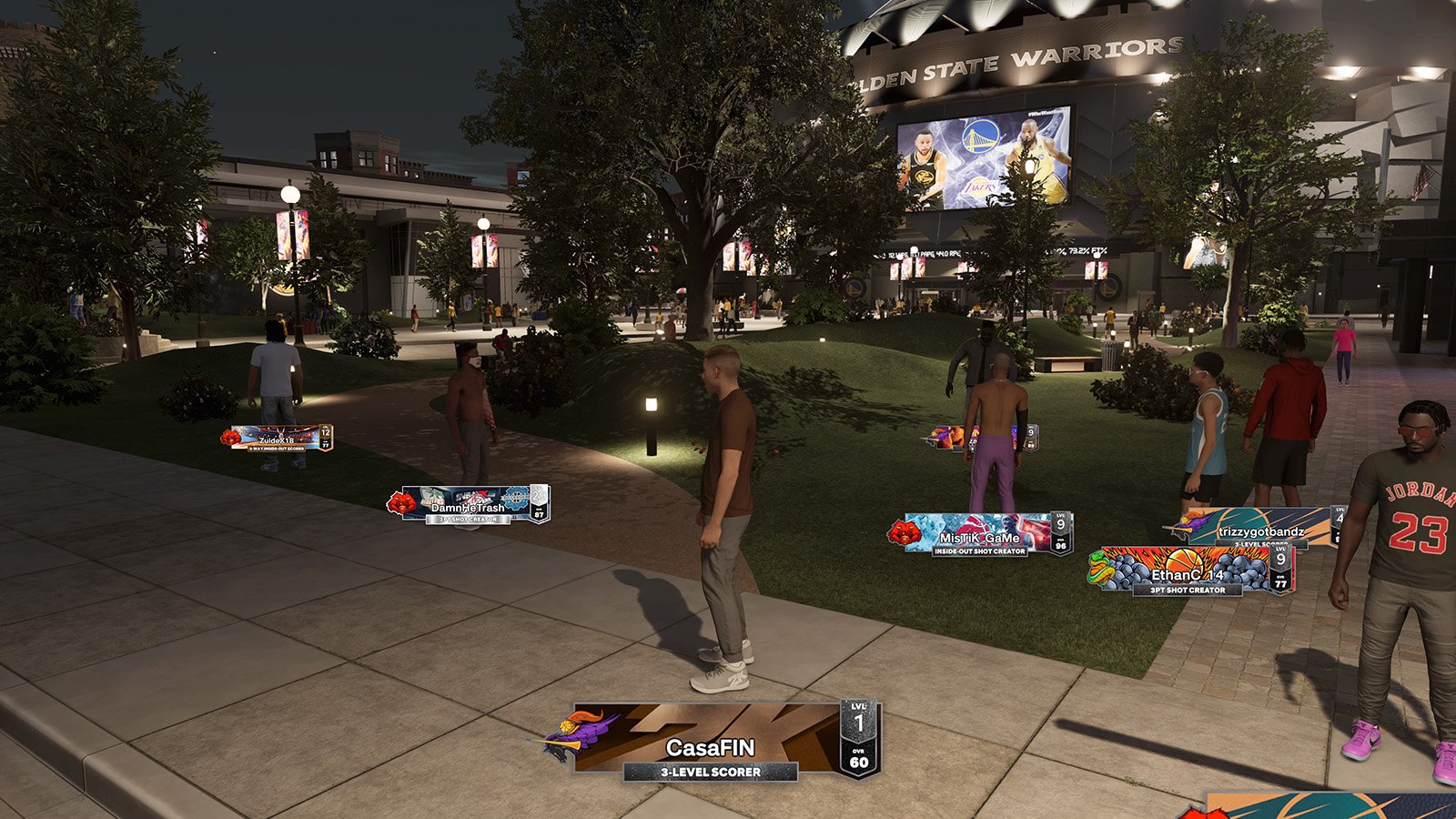Select the trizzygotbandz player banner
The height and width of the screenshot is (819, 1456).
click(x=1260, y=529)
